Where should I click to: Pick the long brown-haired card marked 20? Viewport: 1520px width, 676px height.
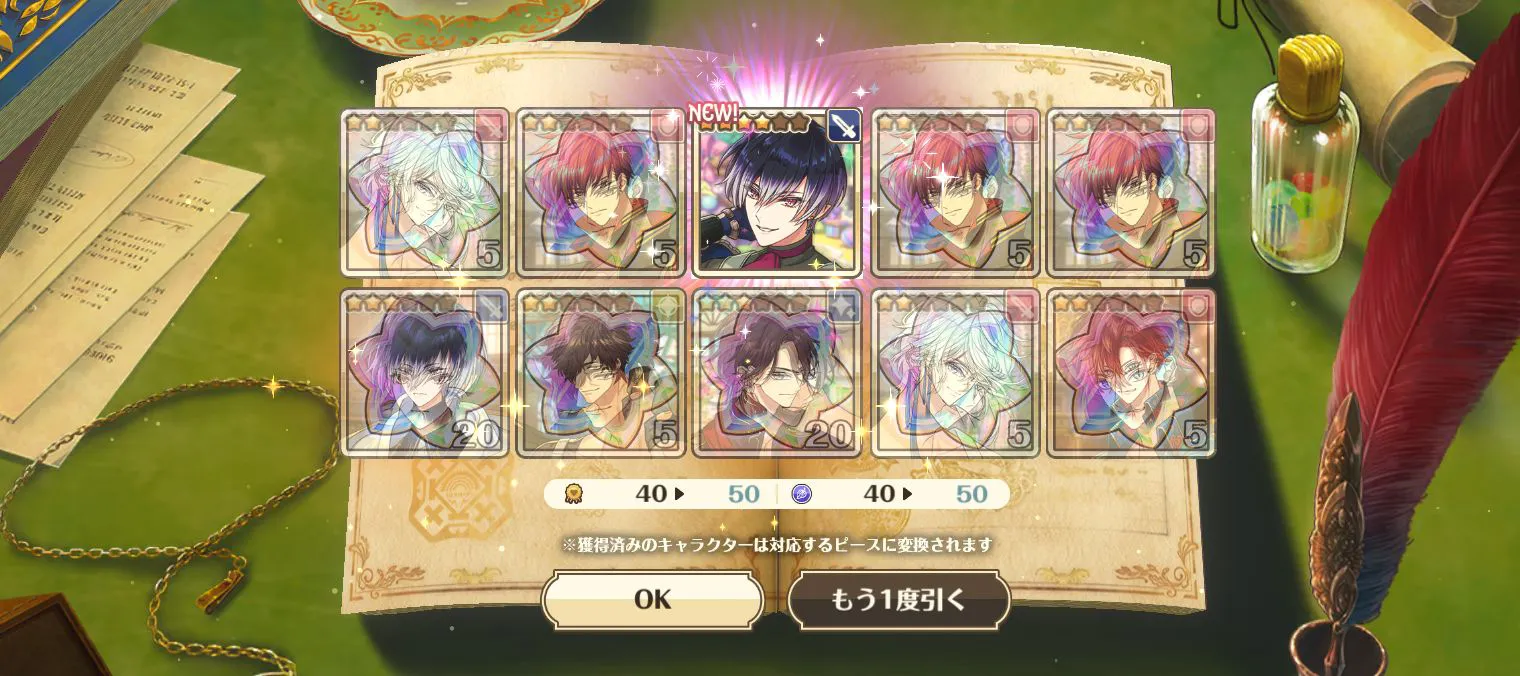coord(777,373)
